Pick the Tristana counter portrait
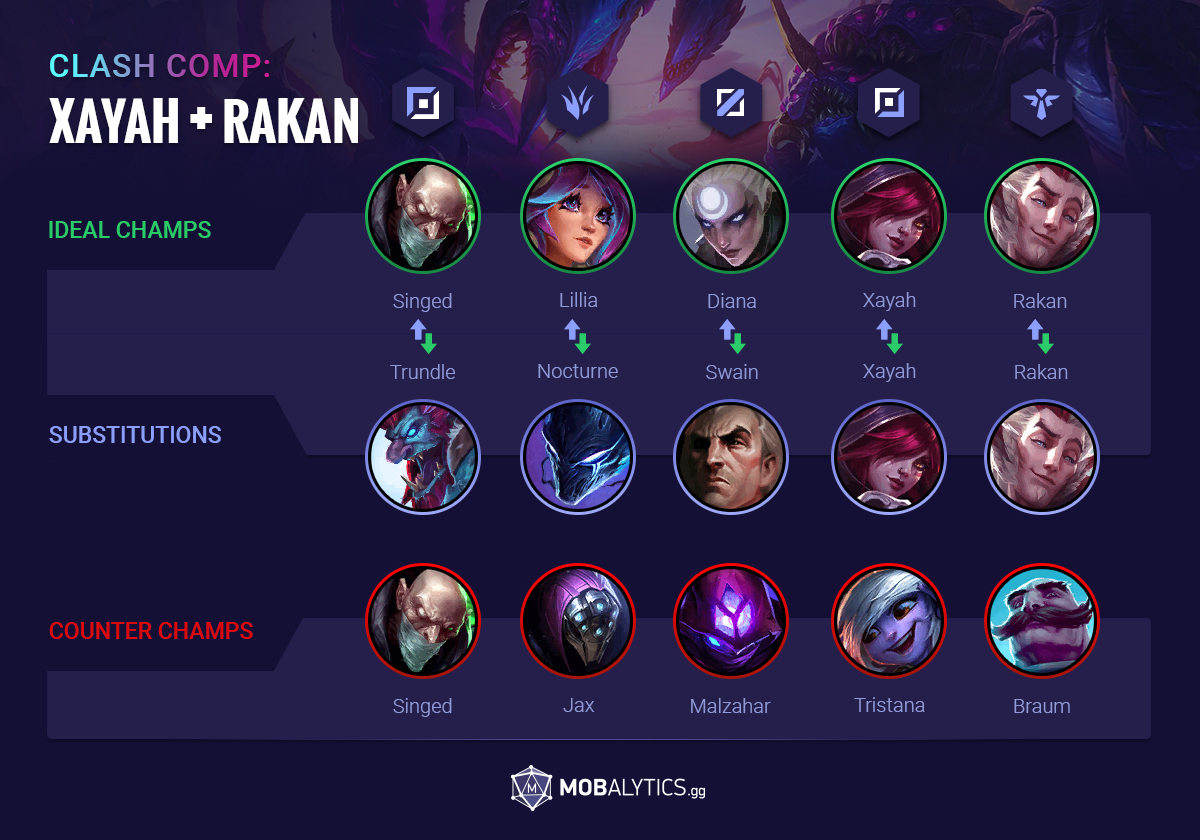 888,620
